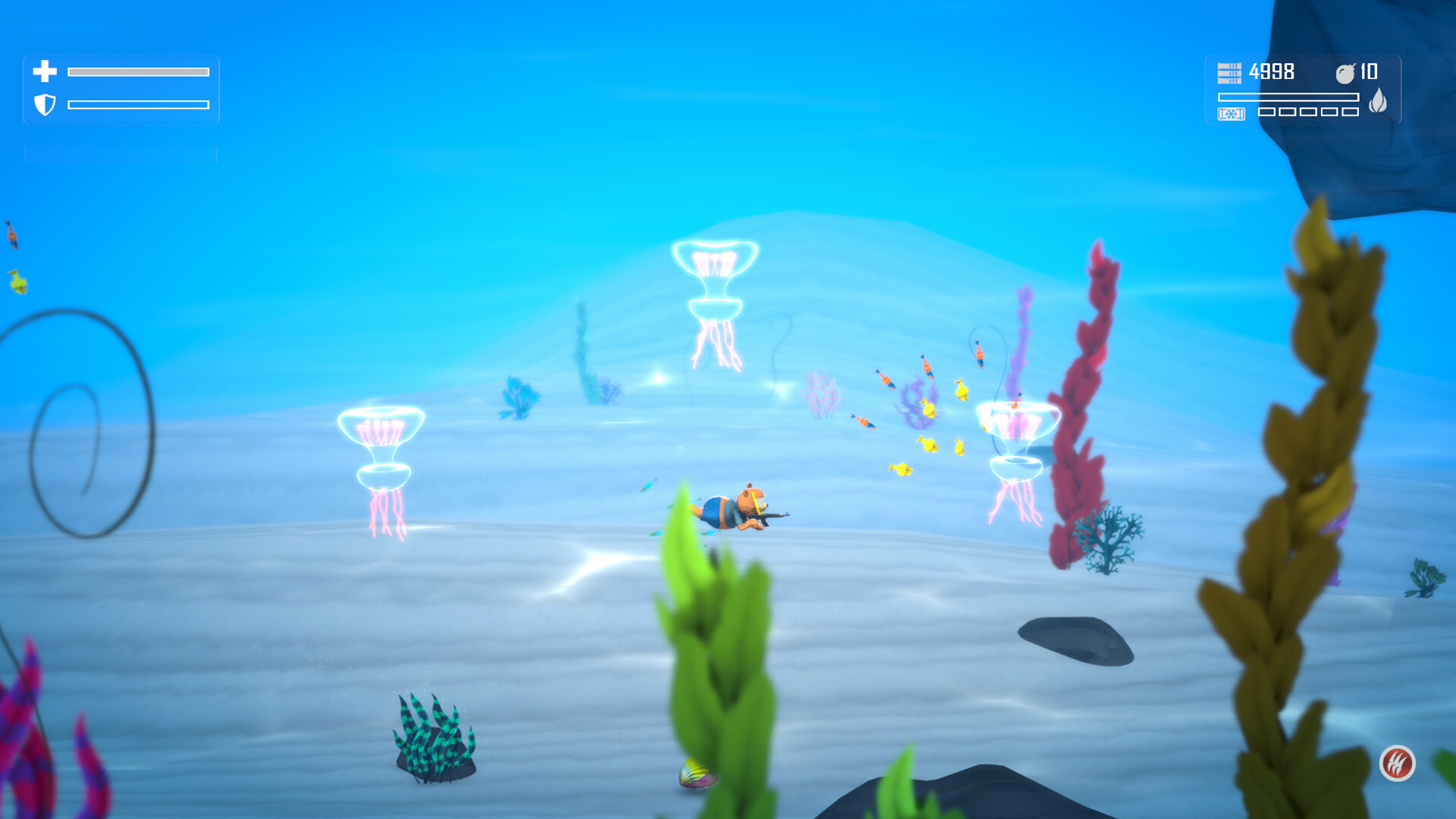The height and width of the screenshot is (819, 1456).
Task: Click the health cross icon
Action: point(43,72)
